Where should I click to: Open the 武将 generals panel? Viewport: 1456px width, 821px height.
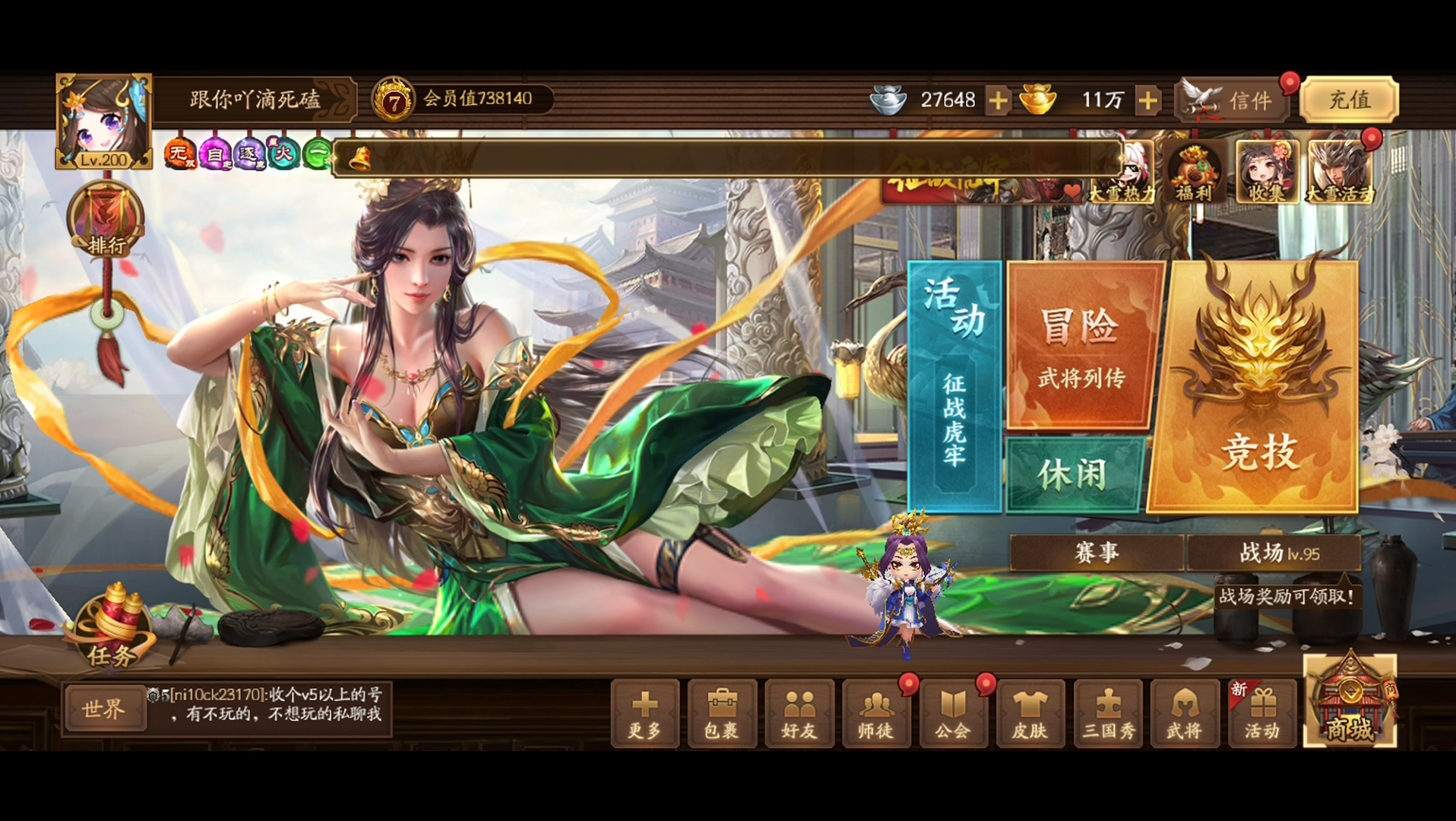(x=1185, y=715)
